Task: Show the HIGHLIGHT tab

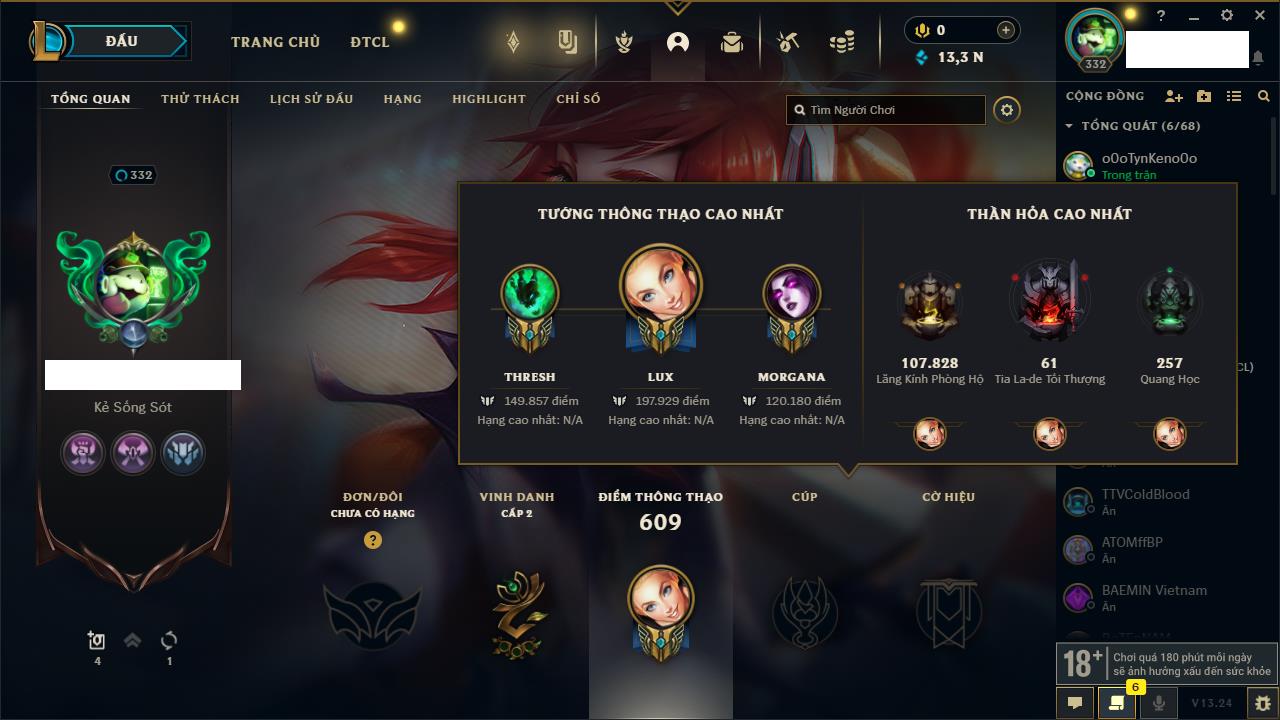Action: click(488, 99)
